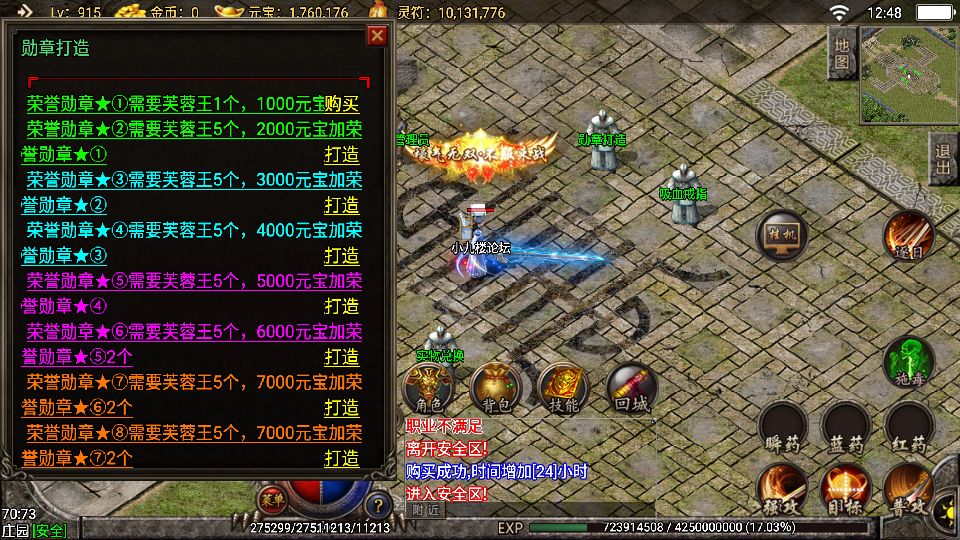Use 回城 to return to town

pos(631,389)
